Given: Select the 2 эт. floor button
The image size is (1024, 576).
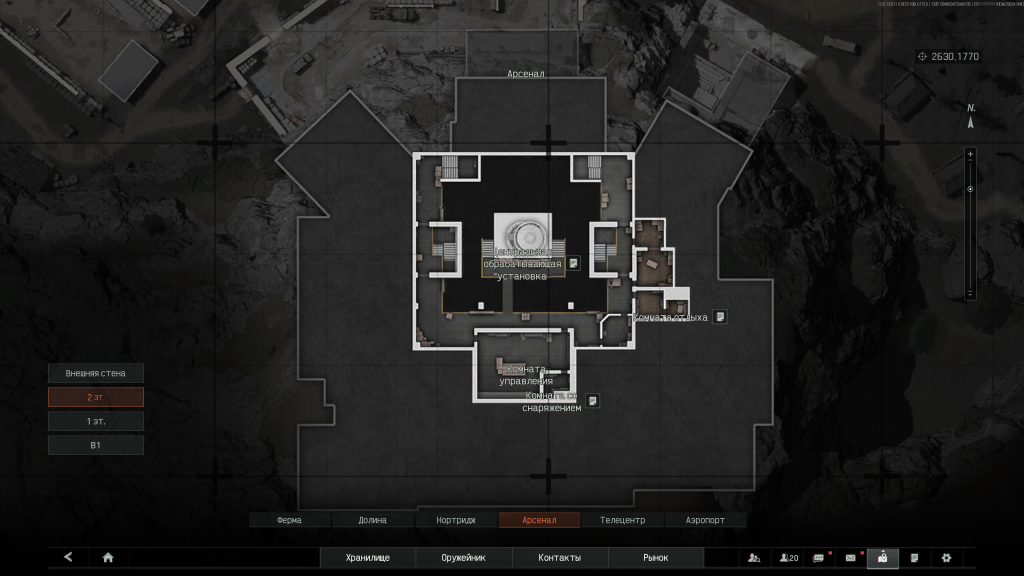Looking at the screenshot, I should [96, 397].
